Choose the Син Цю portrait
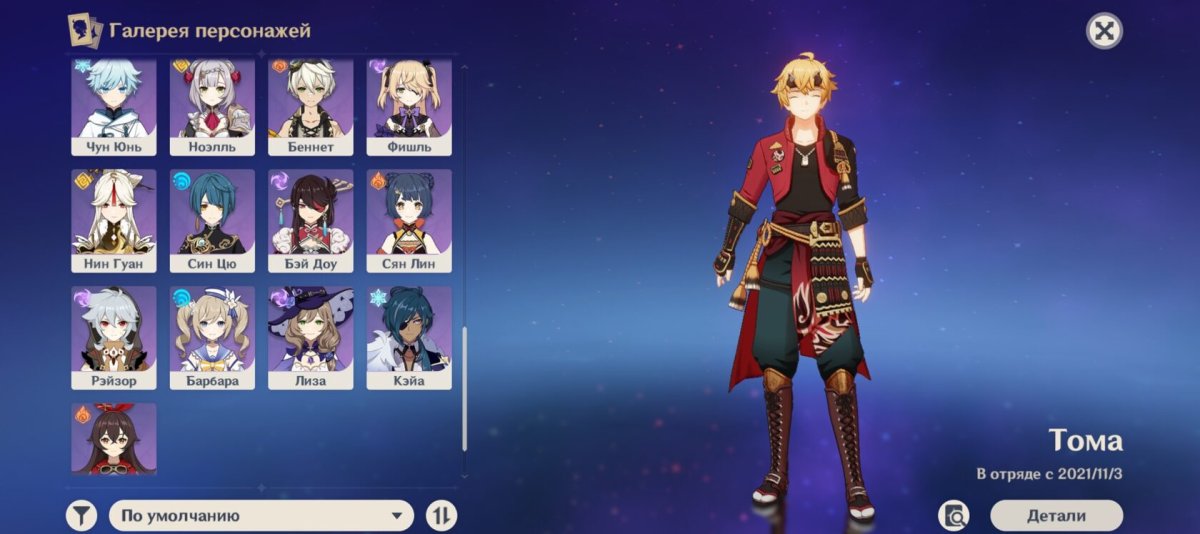 pos(212,220)
